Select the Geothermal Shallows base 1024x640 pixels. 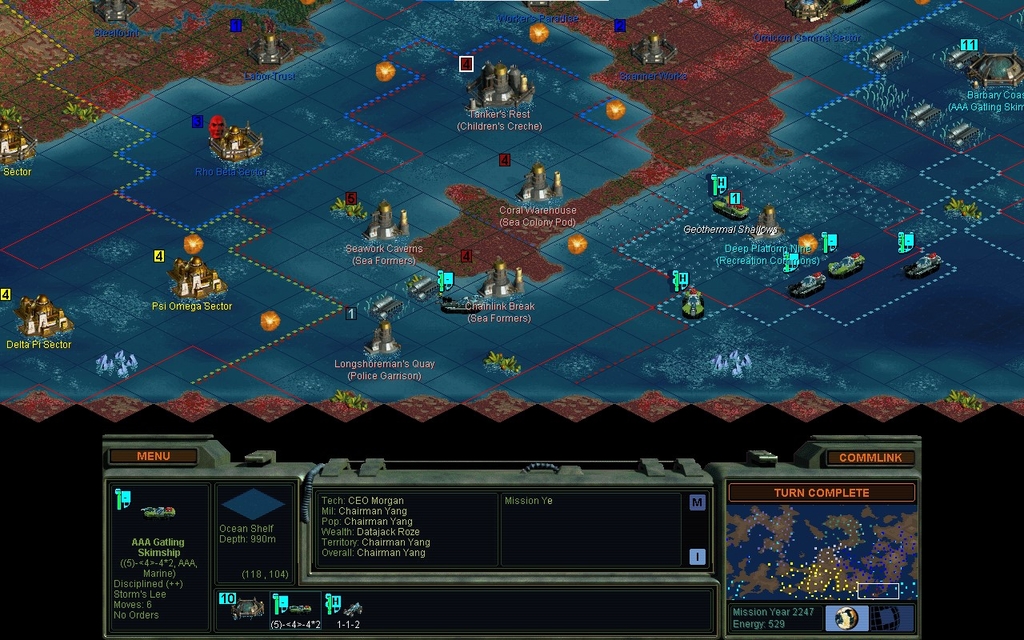(767, 216)
